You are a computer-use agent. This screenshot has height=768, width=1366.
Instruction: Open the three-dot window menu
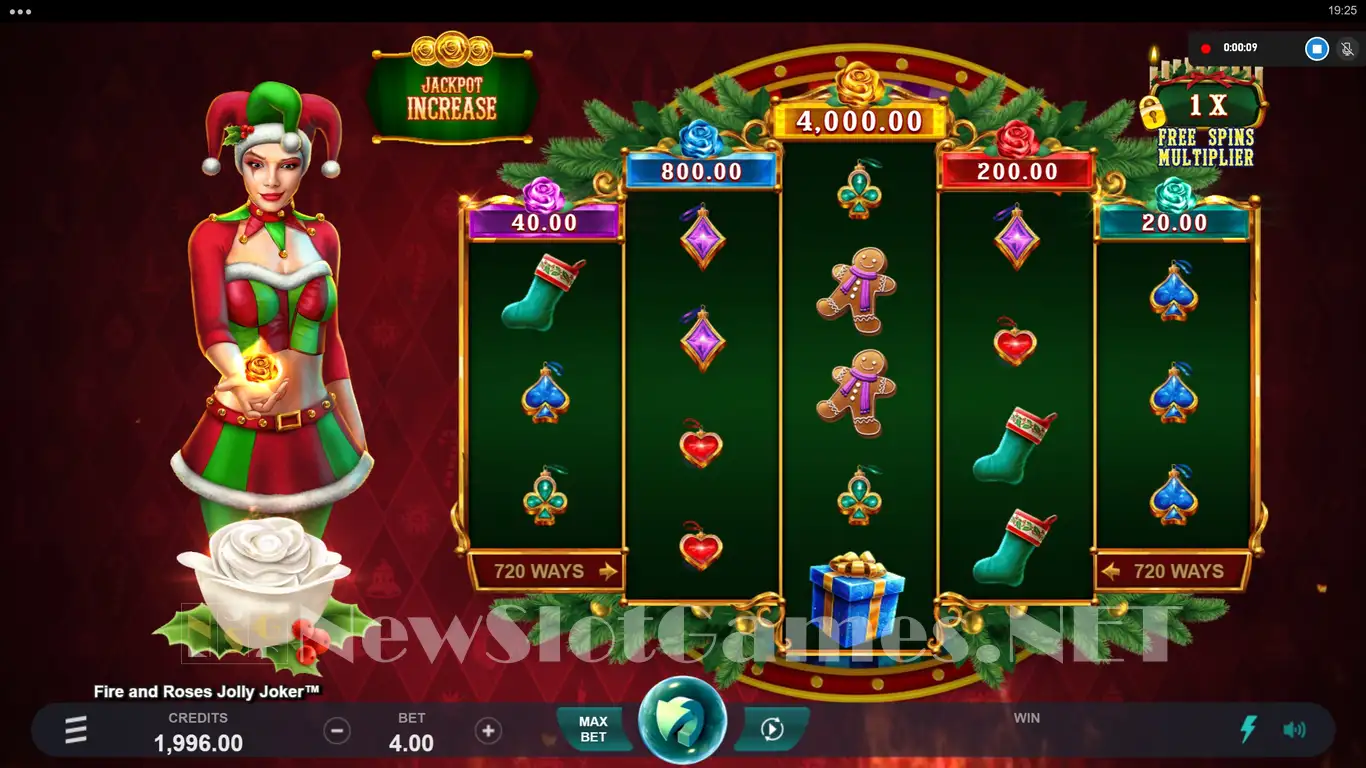(x=20, y=11)
